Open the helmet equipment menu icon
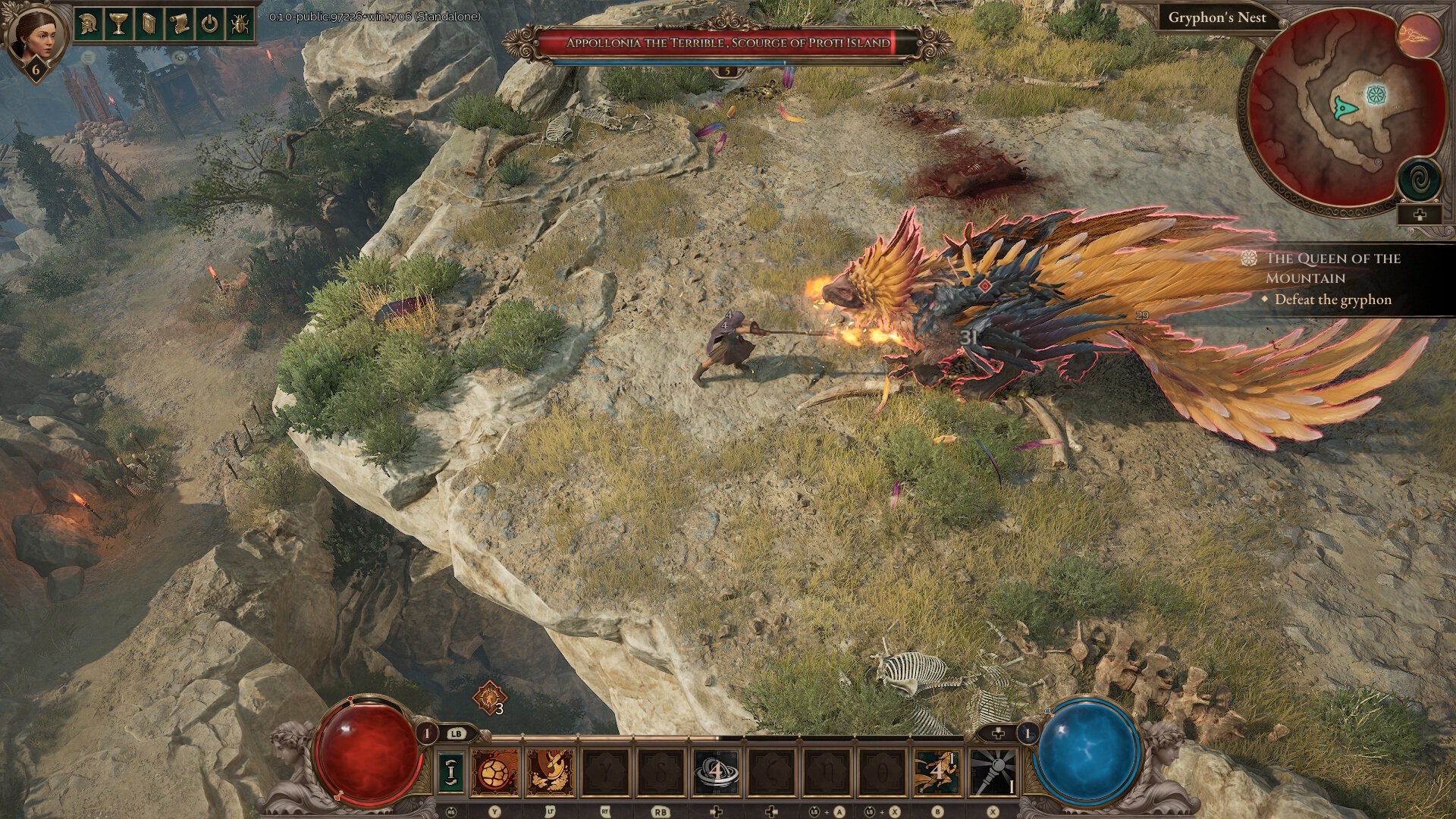Image resolution: width=1456 pixels, height=819 pixels. click(89, 24)
